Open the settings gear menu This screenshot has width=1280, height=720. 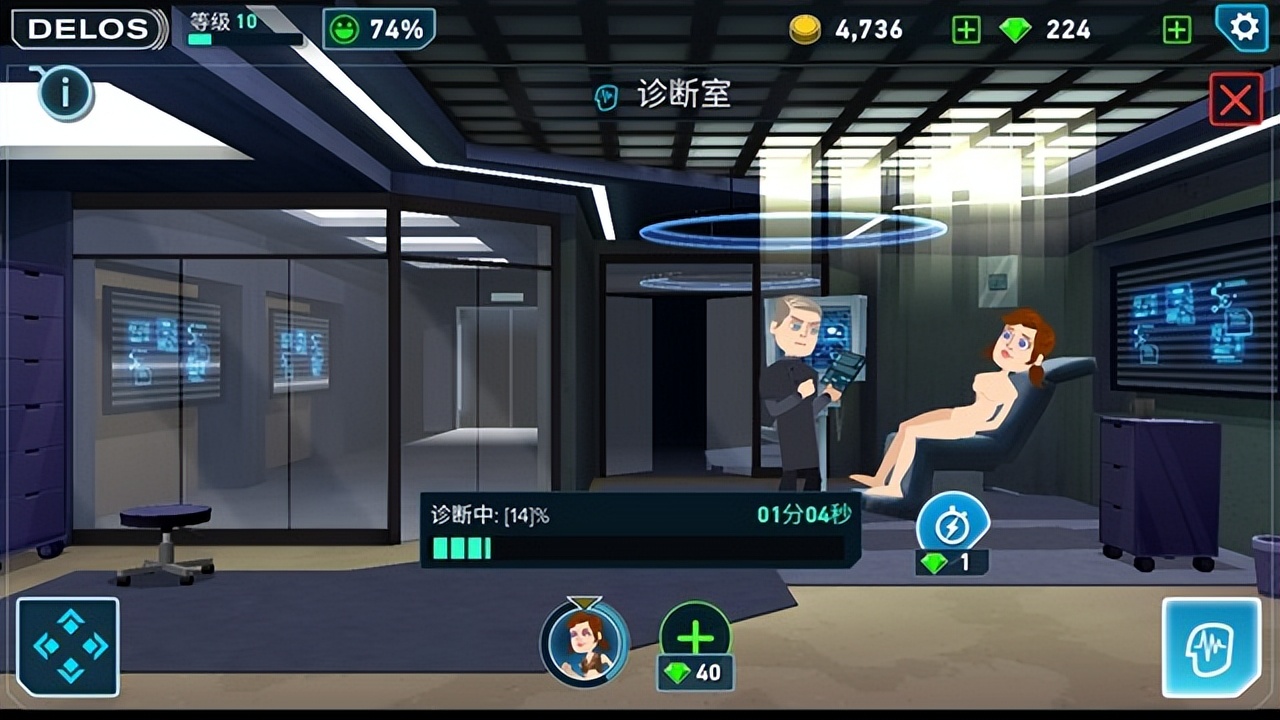[x=1244, y=27]
